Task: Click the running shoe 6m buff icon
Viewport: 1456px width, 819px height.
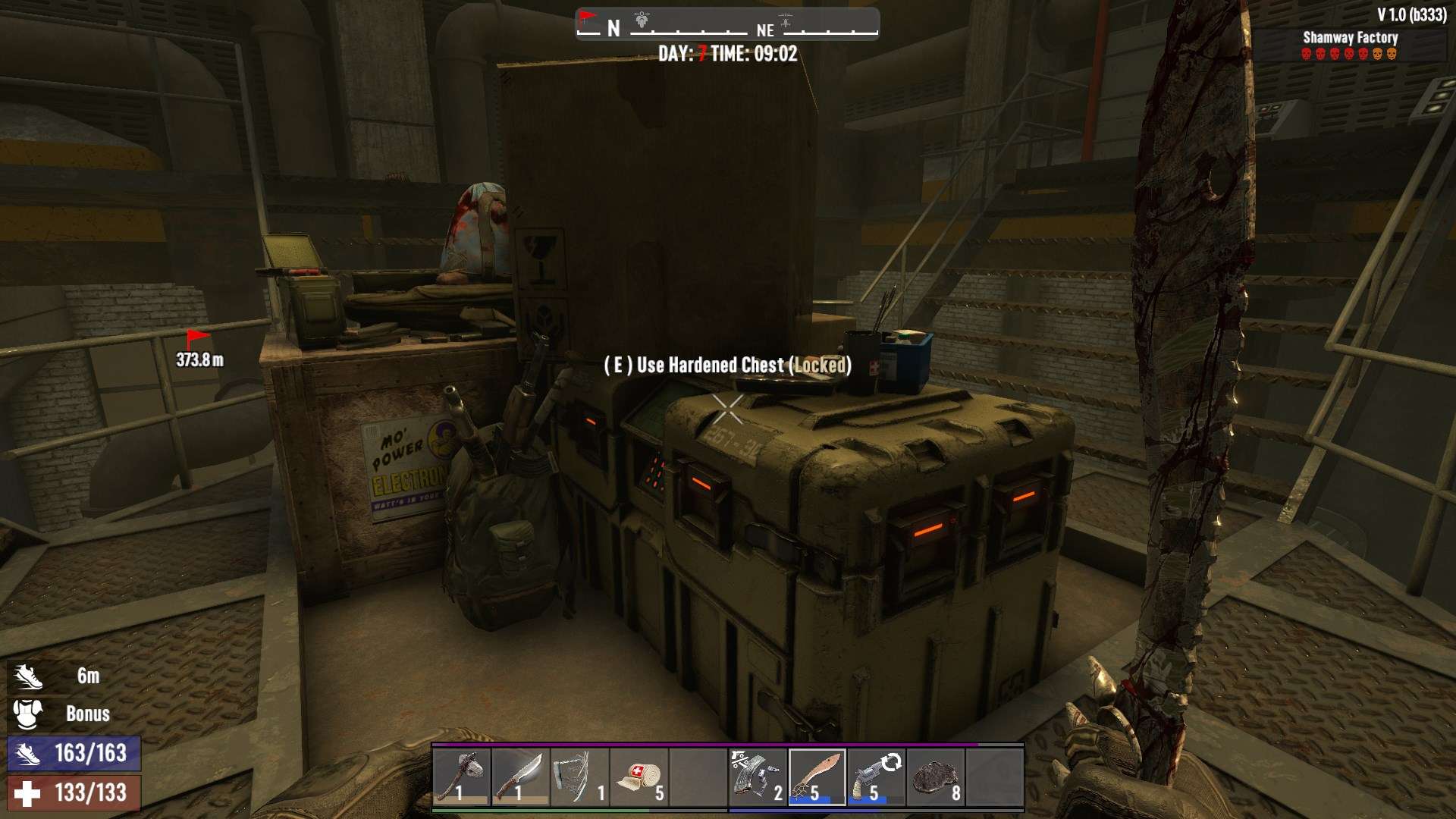Action: 28,676
